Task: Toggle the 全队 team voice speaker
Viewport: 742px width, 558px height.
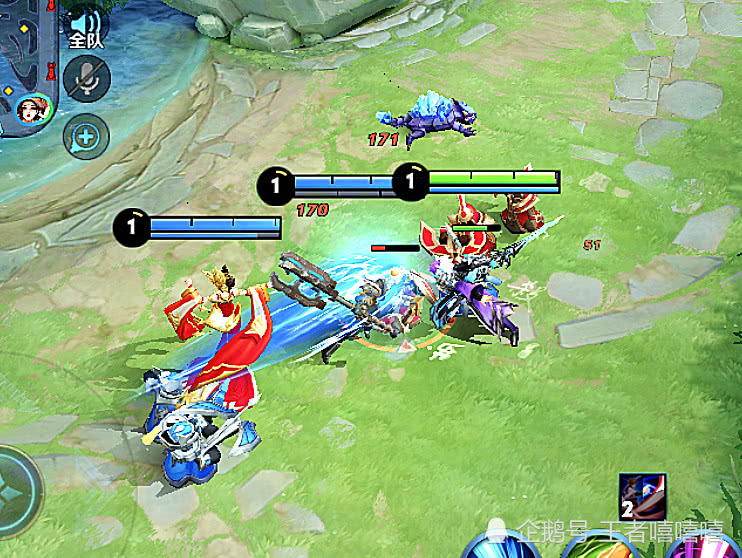Action: [87, 27]
